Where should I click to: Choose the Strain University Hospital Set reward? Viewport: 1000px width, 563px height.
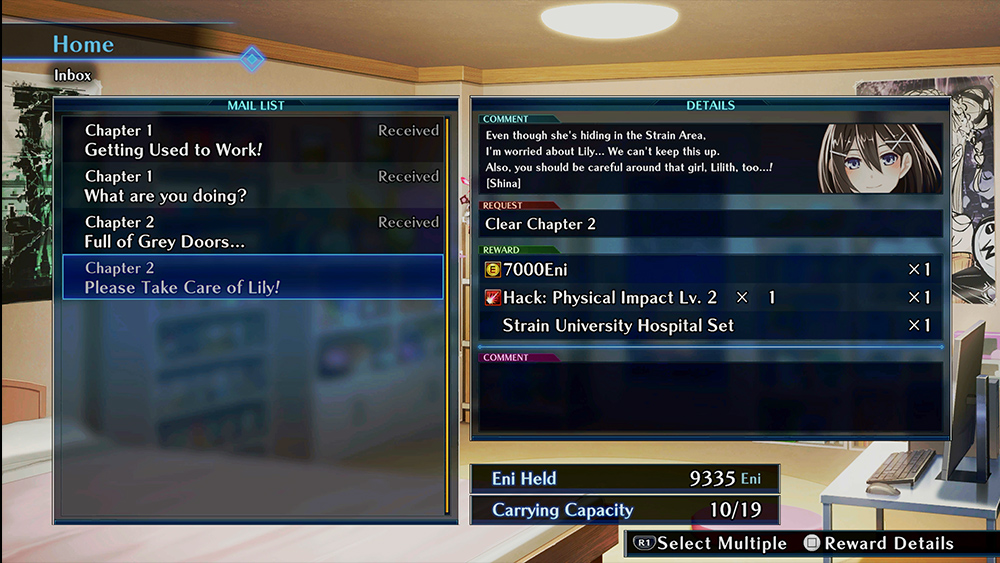coord(707,325)
